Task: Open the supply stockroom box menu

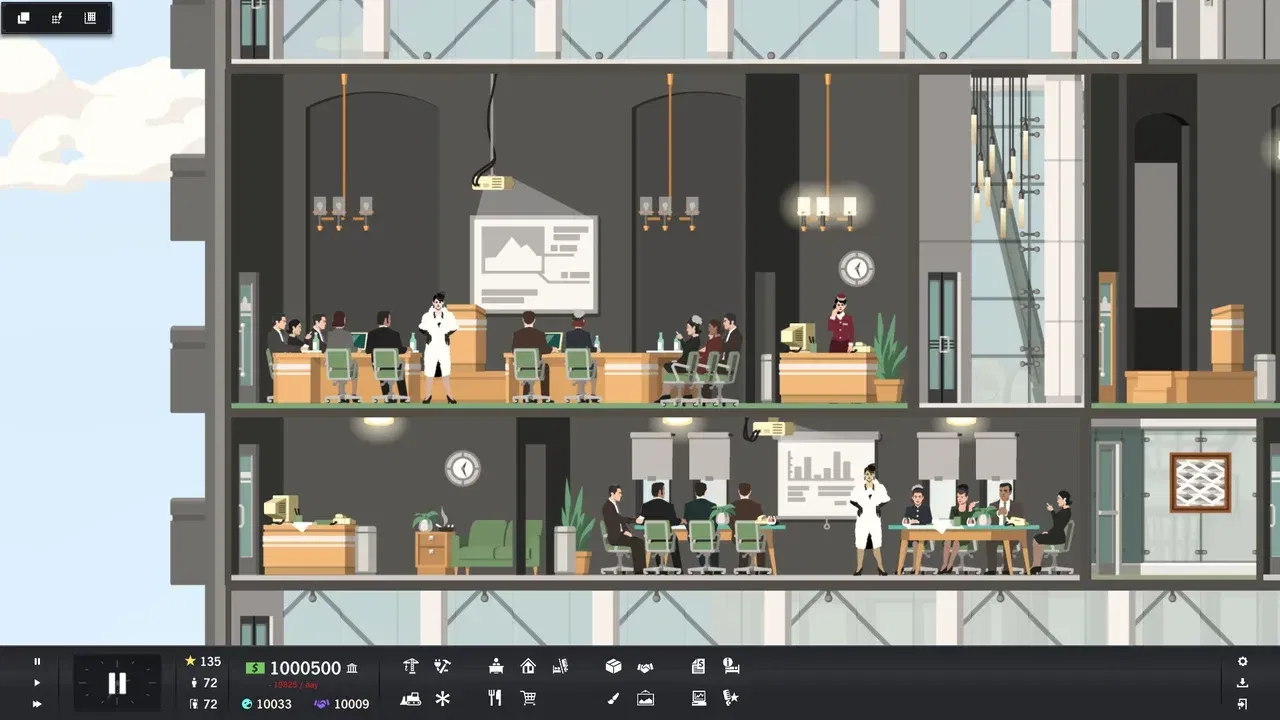Action: (612, 665)
